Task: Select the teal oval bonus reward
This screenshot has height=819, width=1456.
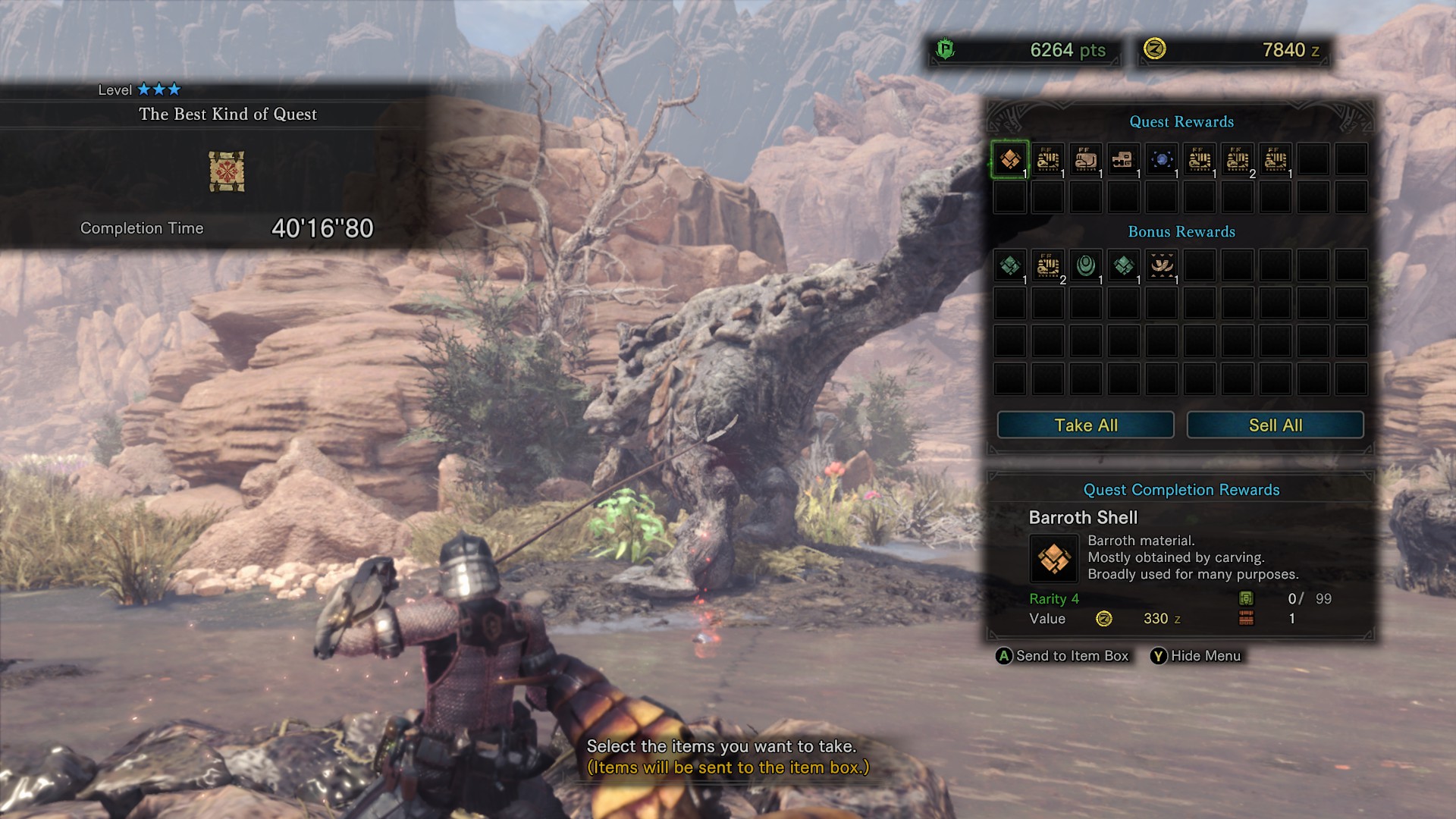Action: pyautogui.click(x=1085, y=266)
